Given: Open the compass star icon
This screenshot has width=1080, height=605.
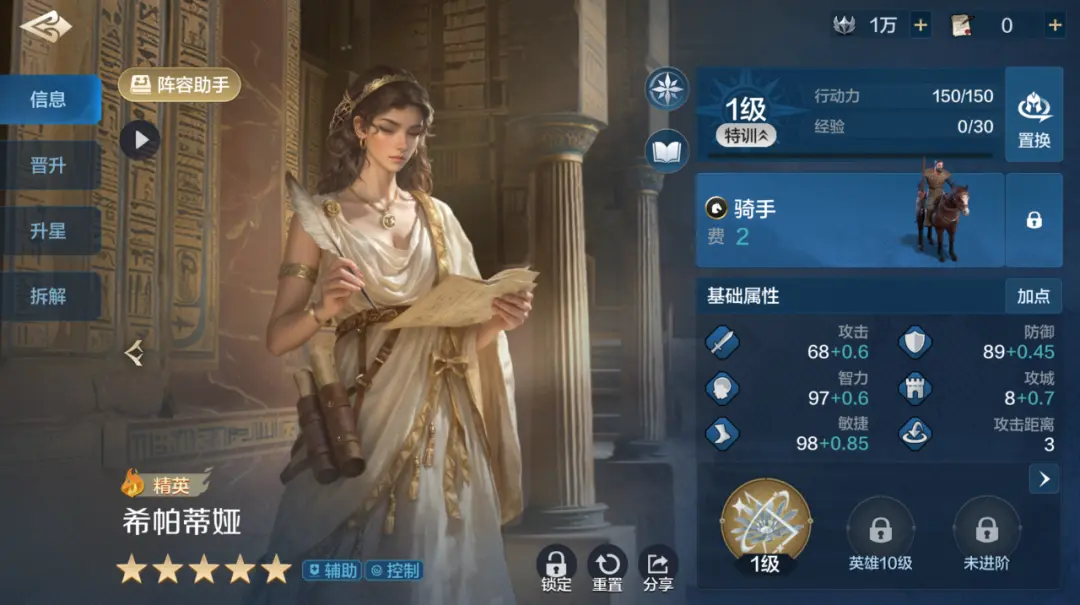Looking at the screenshot, I should tap(667, 88).
